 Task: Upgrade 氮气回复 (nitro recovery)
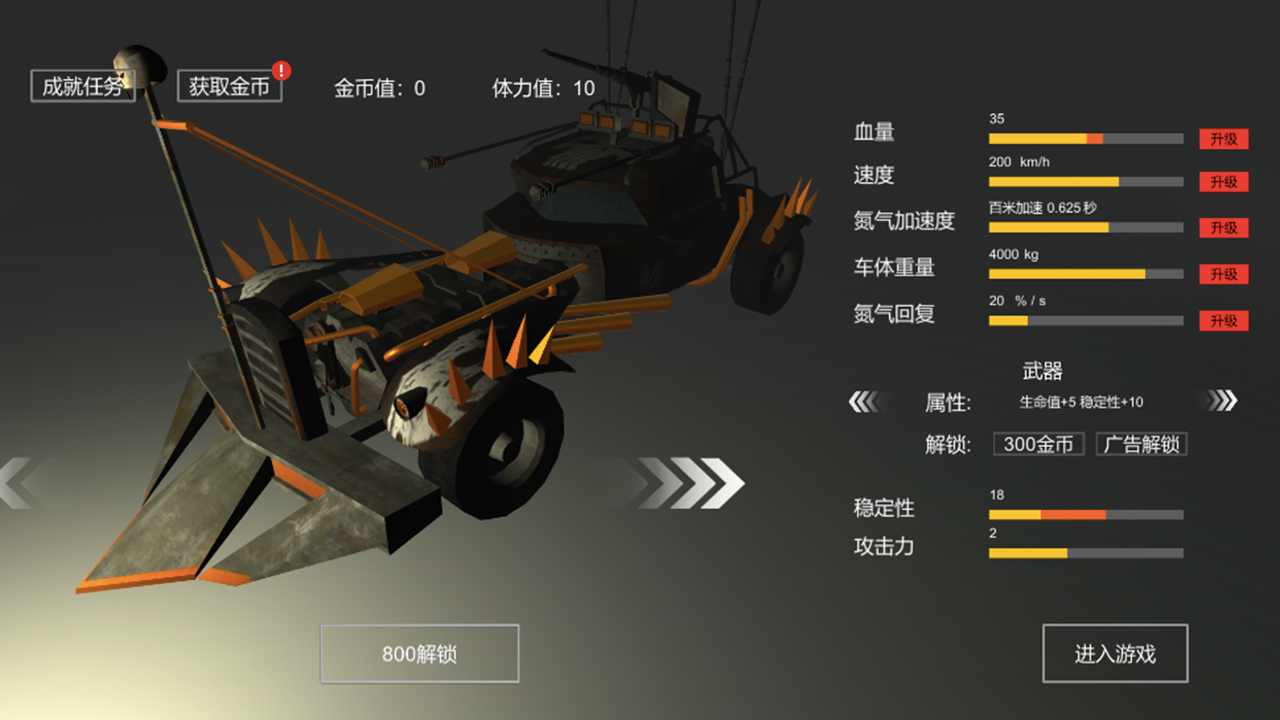pos(1222,320)
